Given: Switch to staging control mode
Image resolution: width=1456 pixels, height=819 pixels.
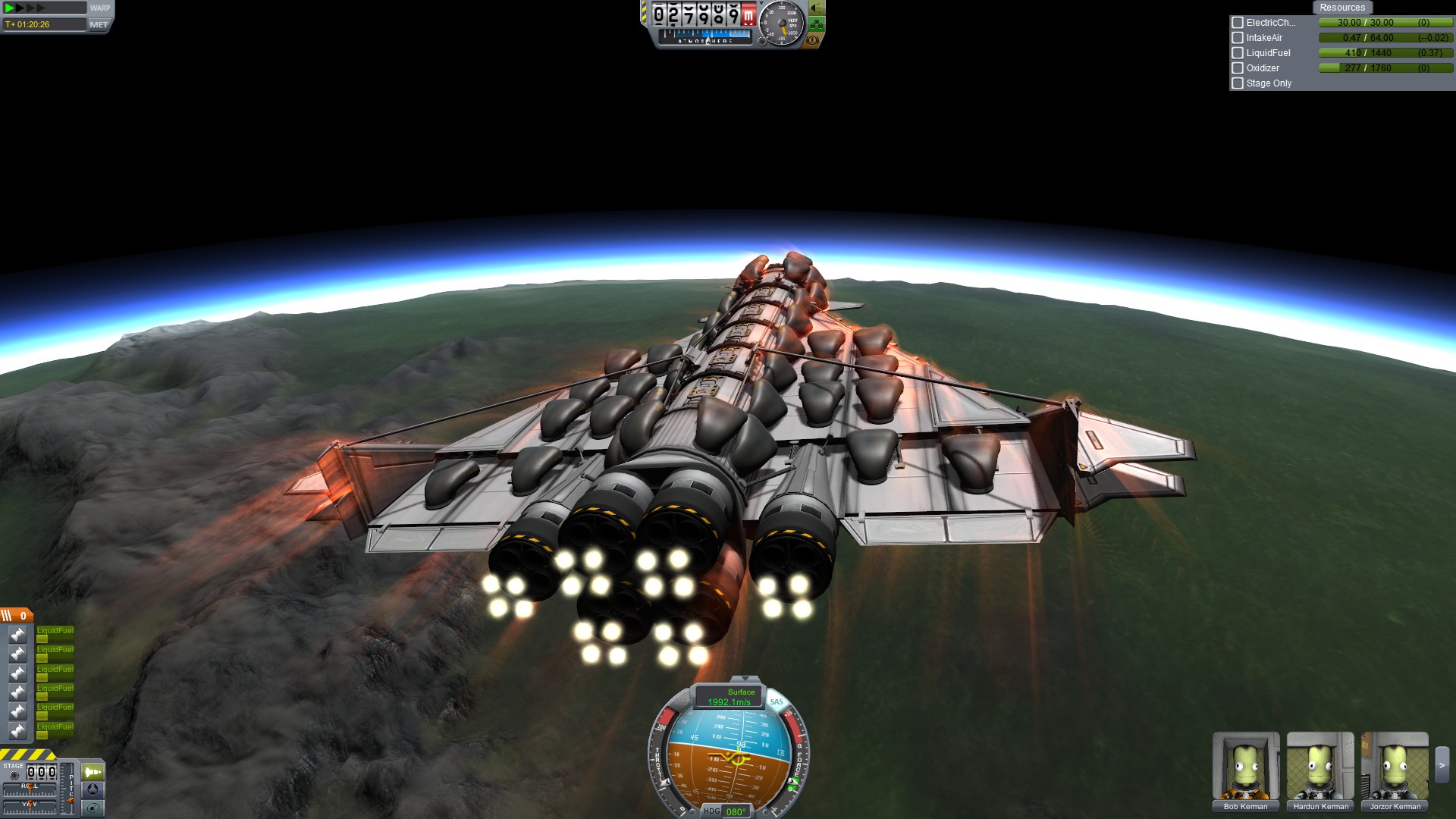Looking at the screenshot, I should (x=93, y=772).
